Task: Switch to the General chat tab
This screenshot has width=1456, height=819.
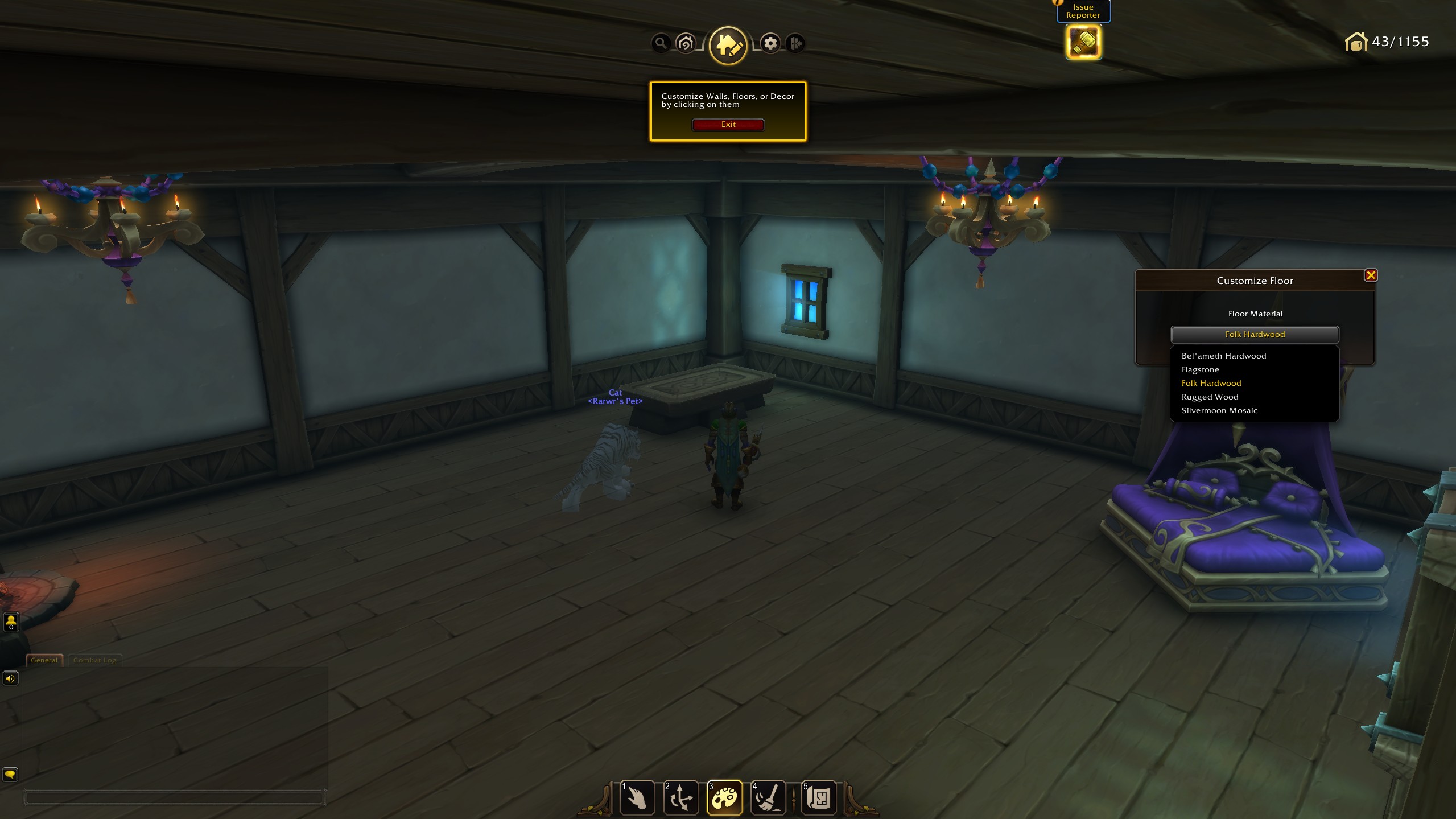Action: click(44, 660)
